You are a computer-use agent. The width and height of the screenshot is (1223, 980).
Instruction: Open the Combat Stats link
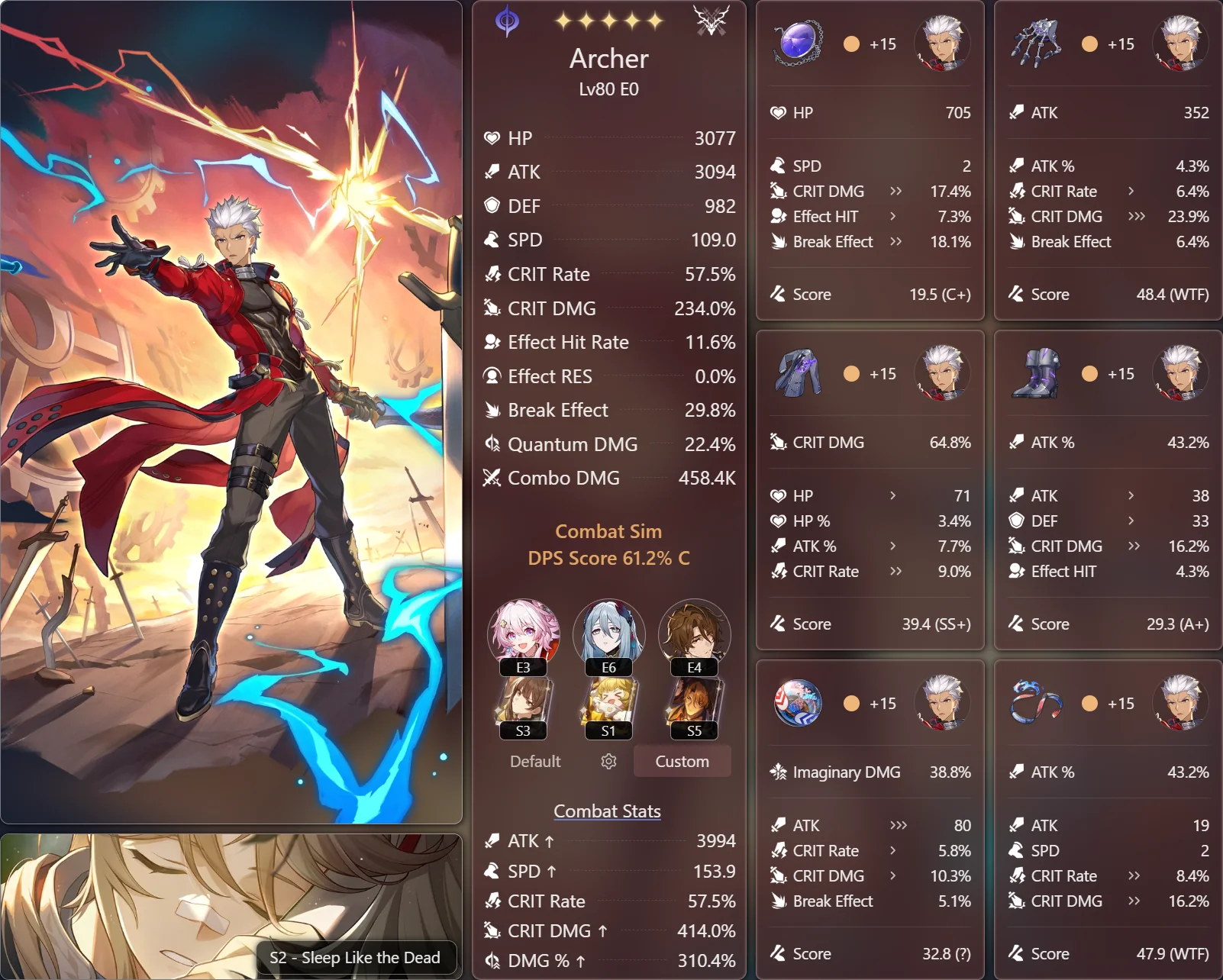click(607, 811)
